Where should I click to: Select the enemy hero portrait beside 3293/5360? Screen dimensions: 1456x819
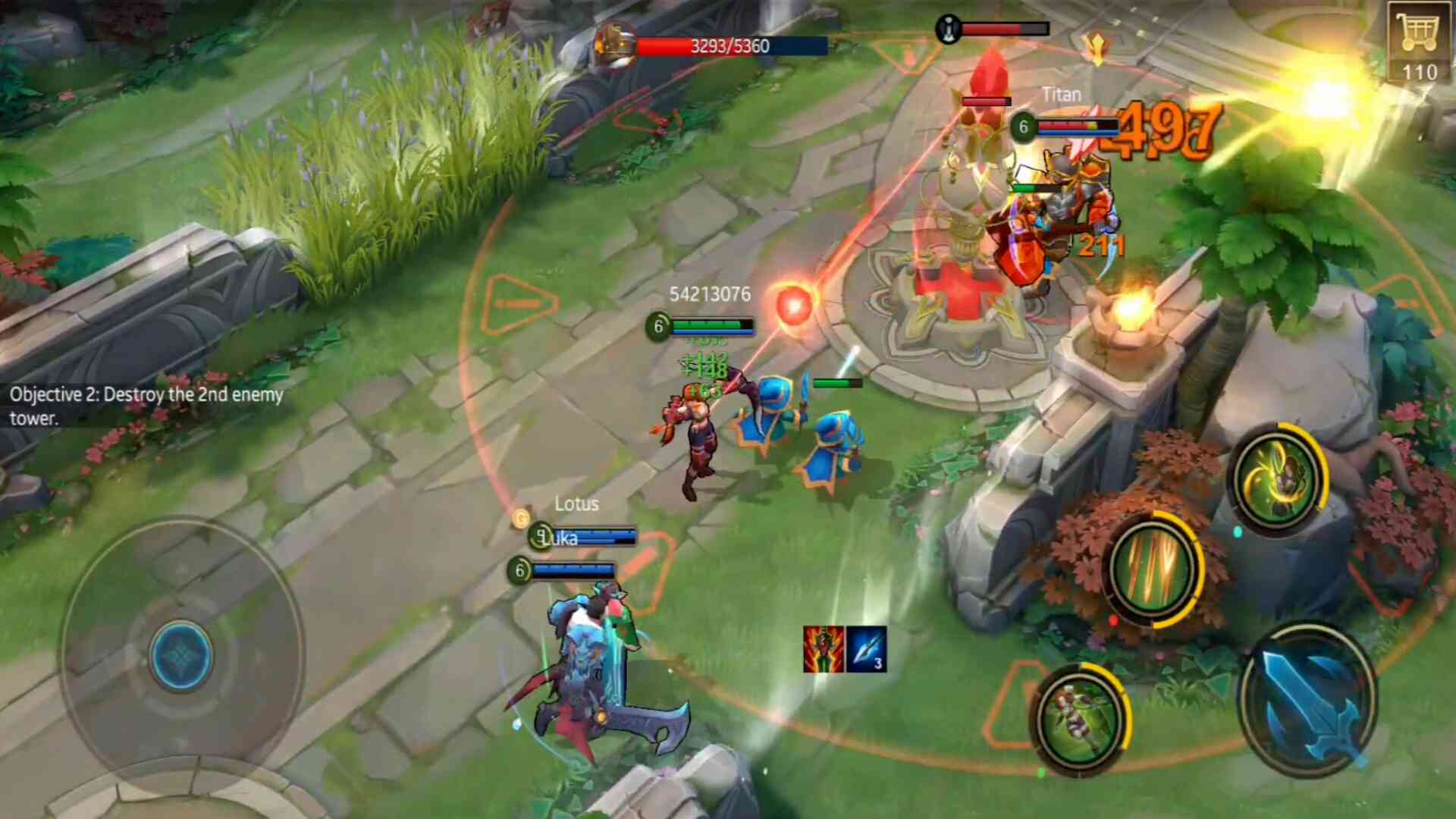point(615,44)
